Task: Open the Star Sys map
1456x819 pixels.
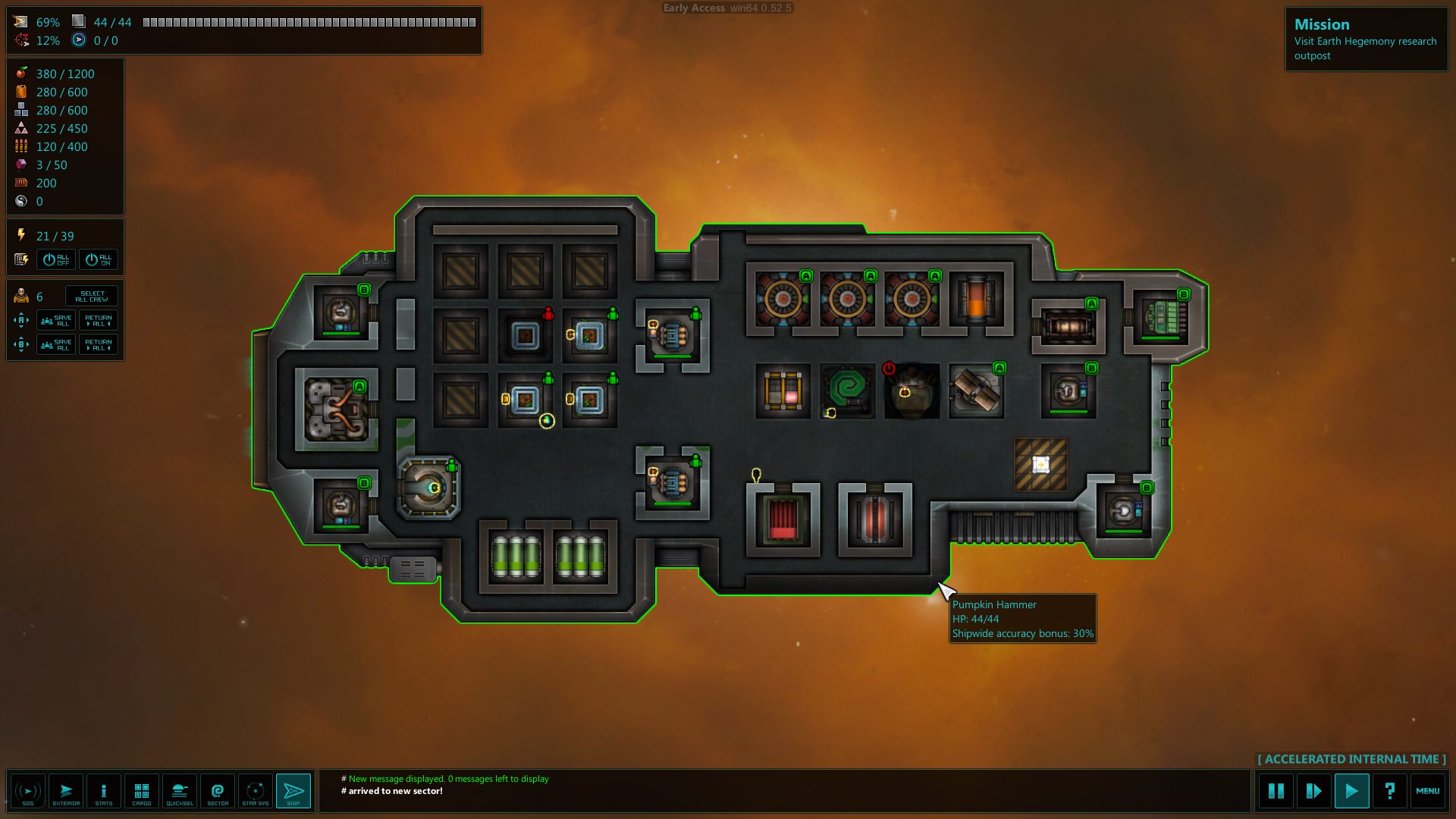Action: [x=256, y=792]
